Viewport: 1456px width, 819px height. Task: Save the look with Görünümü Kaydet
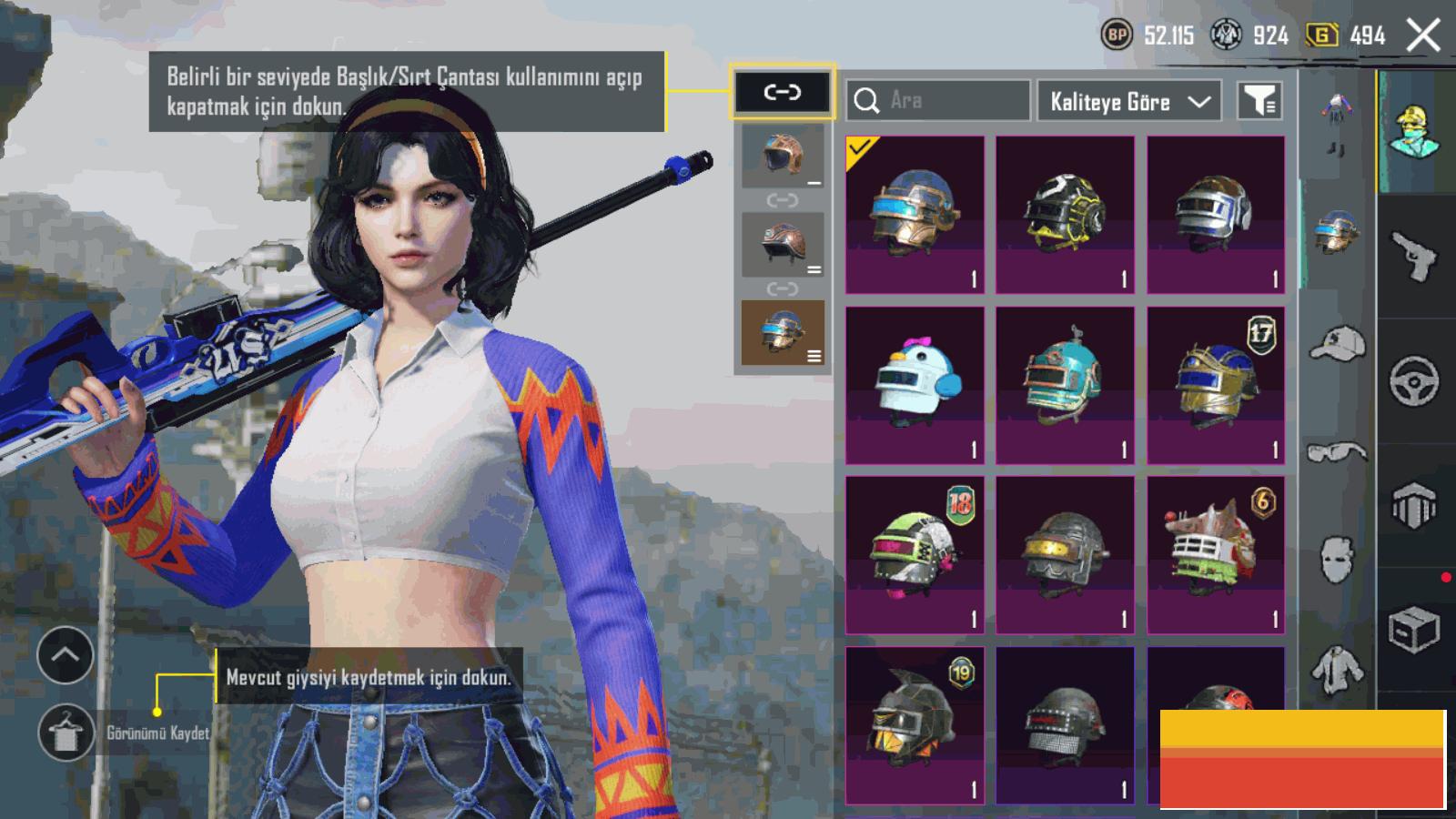66,733
